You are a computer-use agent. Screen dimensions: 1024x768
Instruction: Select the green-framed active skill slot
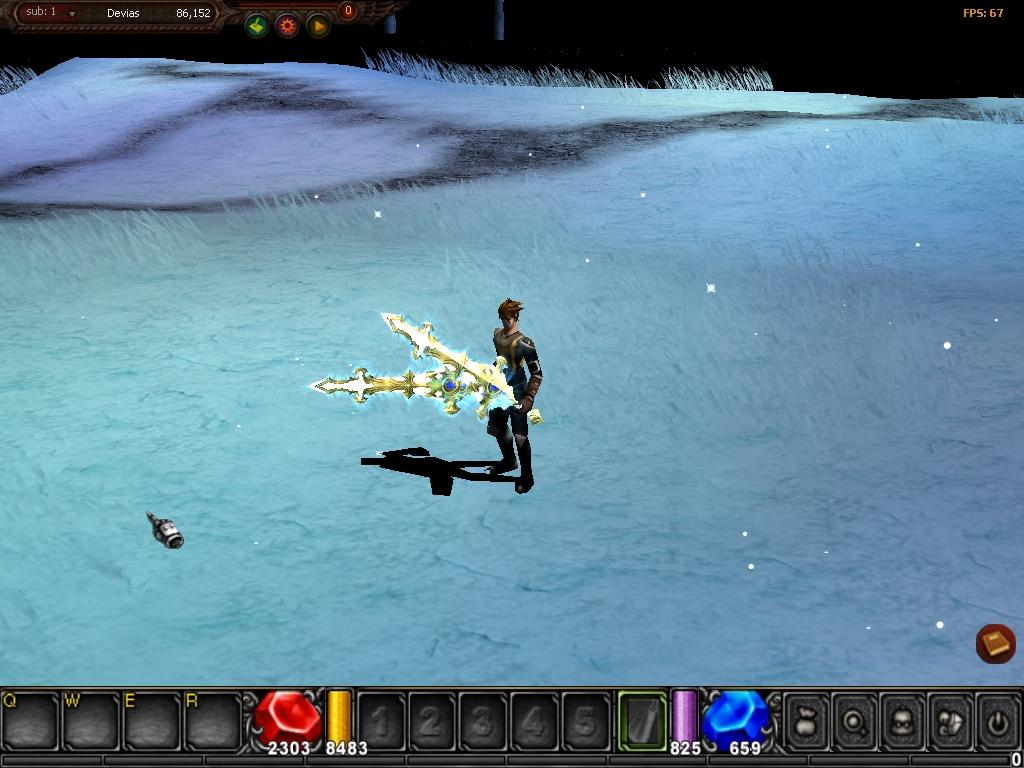(641, 719)
